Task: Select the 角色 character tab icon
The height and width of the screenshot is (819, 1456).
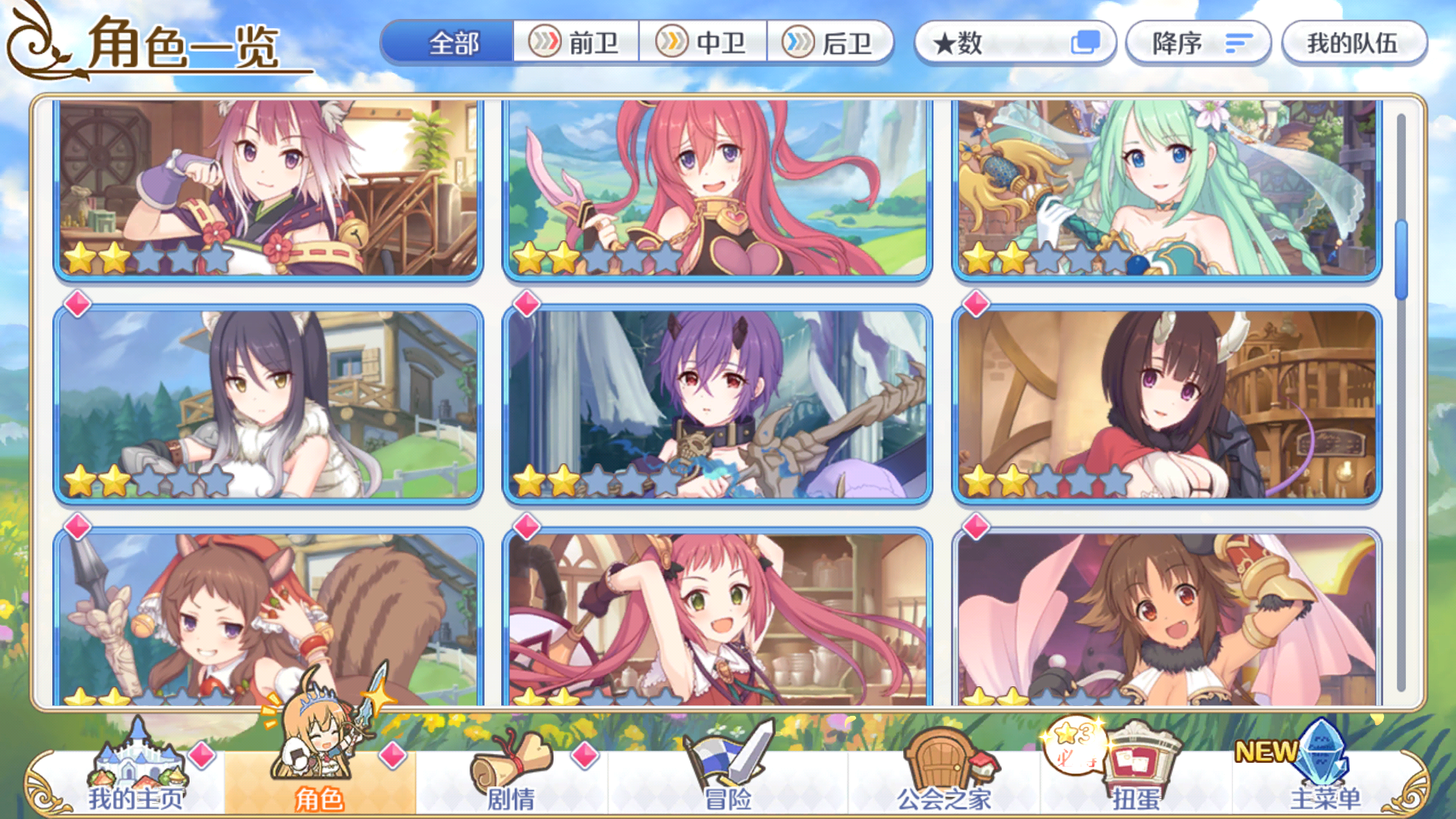Action: (318, 758)
